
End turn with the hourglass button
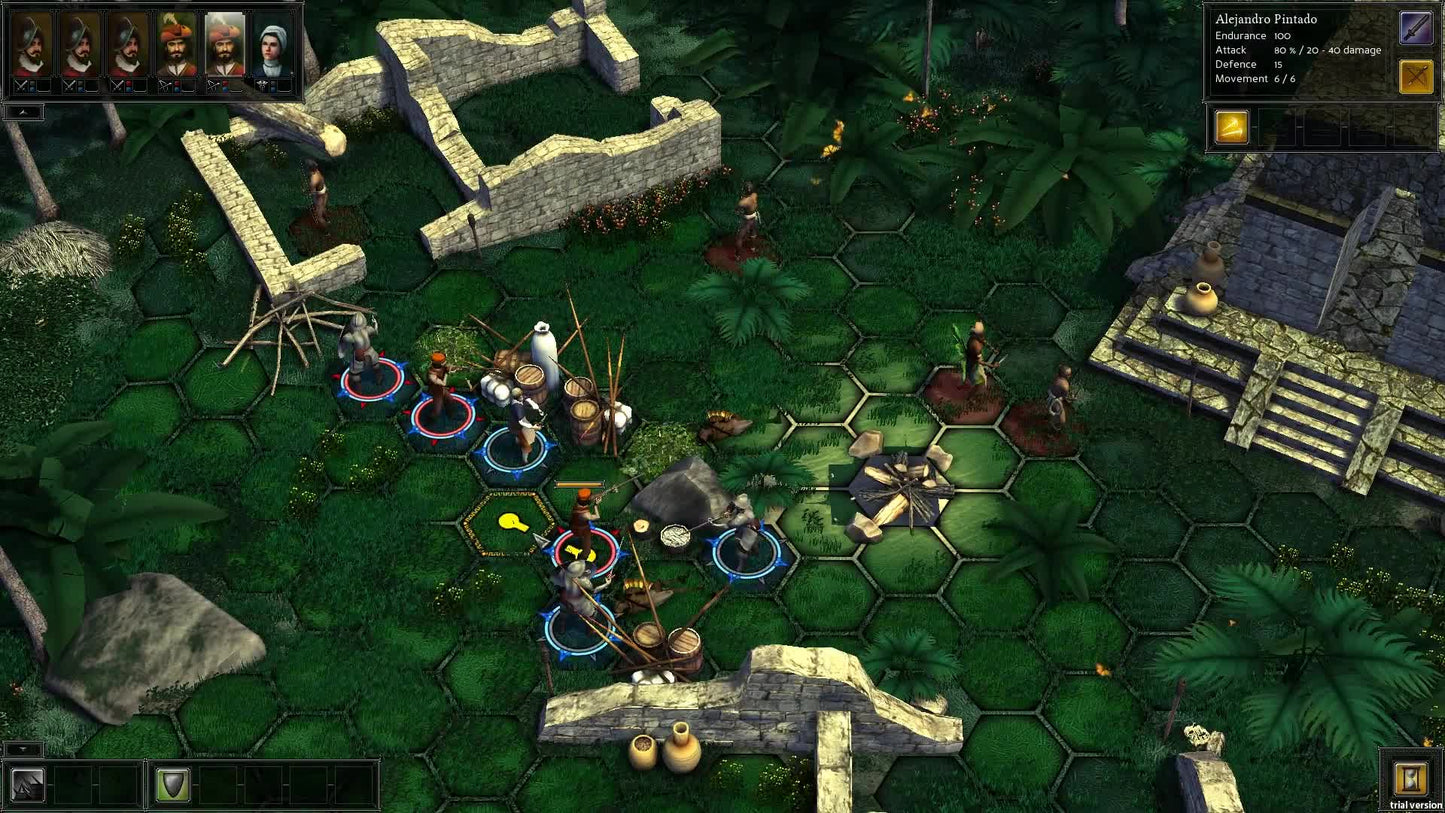1411,777
